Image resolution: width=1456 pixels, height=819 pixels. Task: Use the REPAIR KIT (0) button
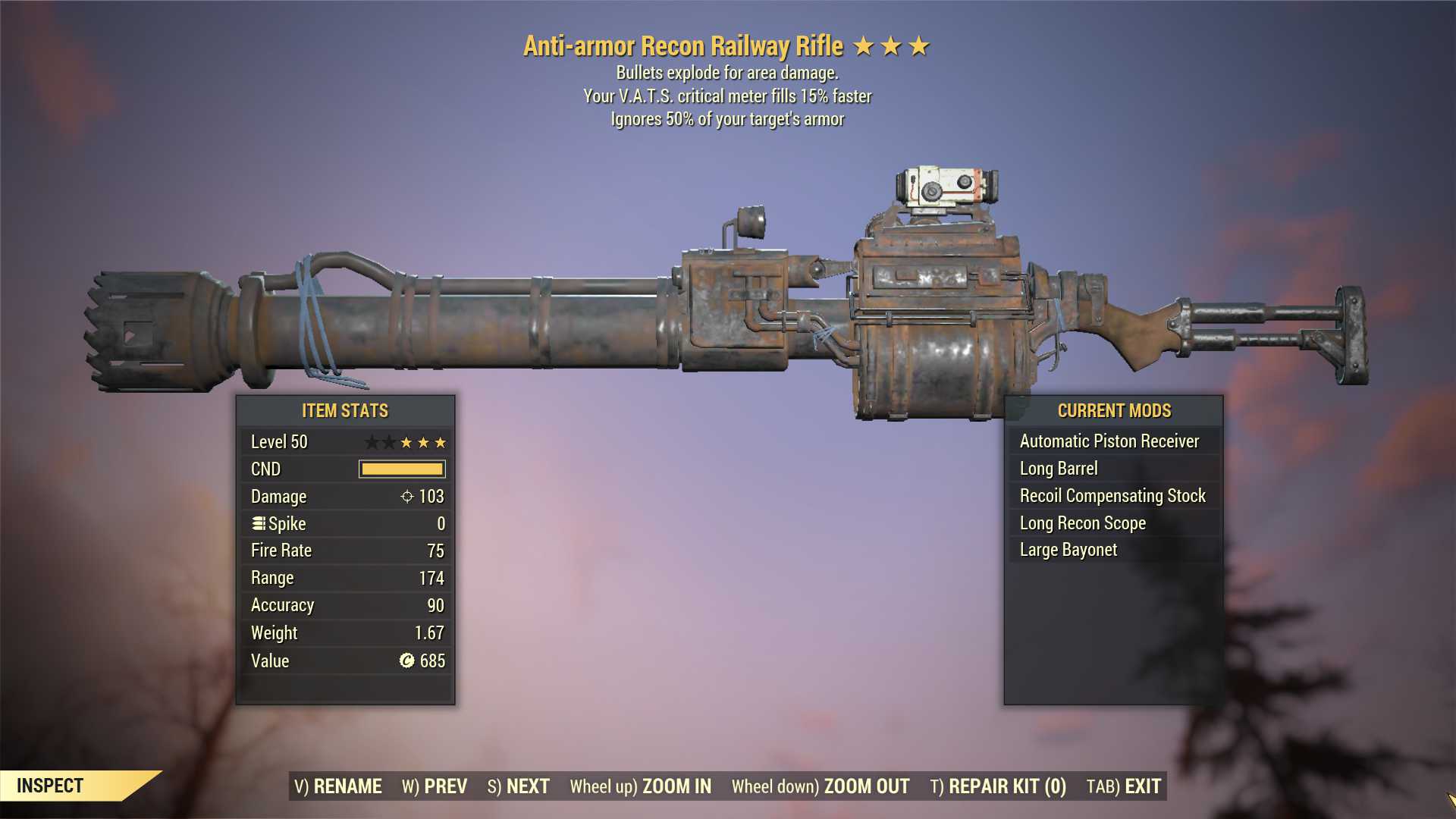pyautogui.click(x=998, y=786)
